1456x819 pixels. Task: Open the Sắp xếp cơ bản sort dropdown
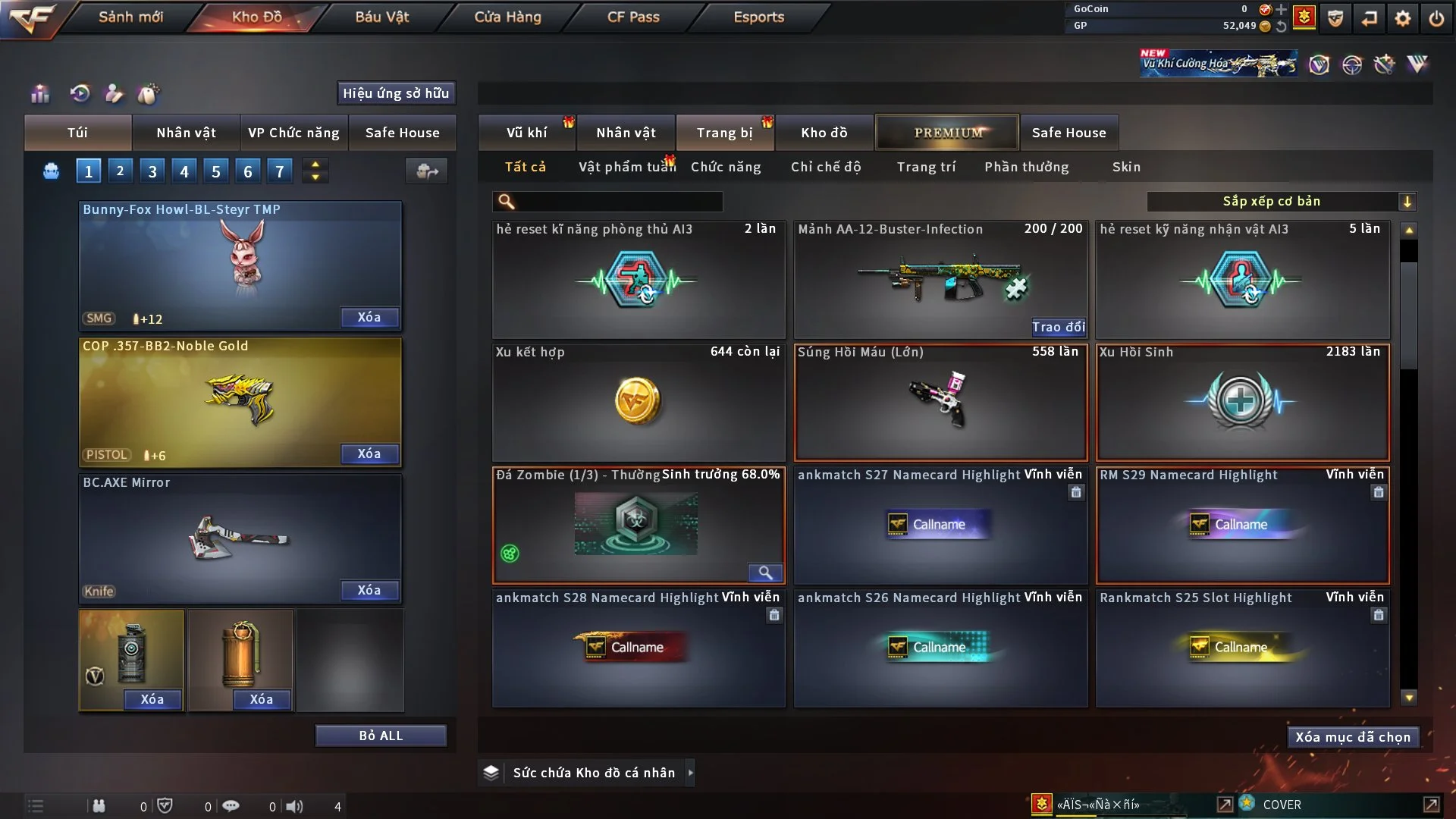coord(1281,202)
